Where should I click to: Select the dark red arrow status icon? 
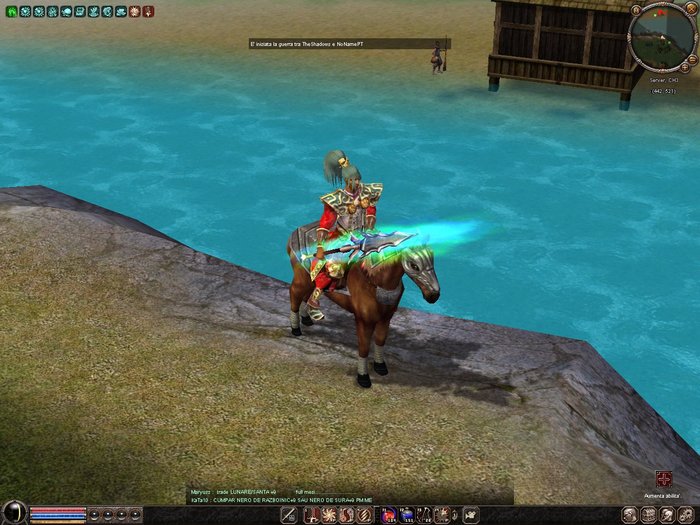pos(148,12)
